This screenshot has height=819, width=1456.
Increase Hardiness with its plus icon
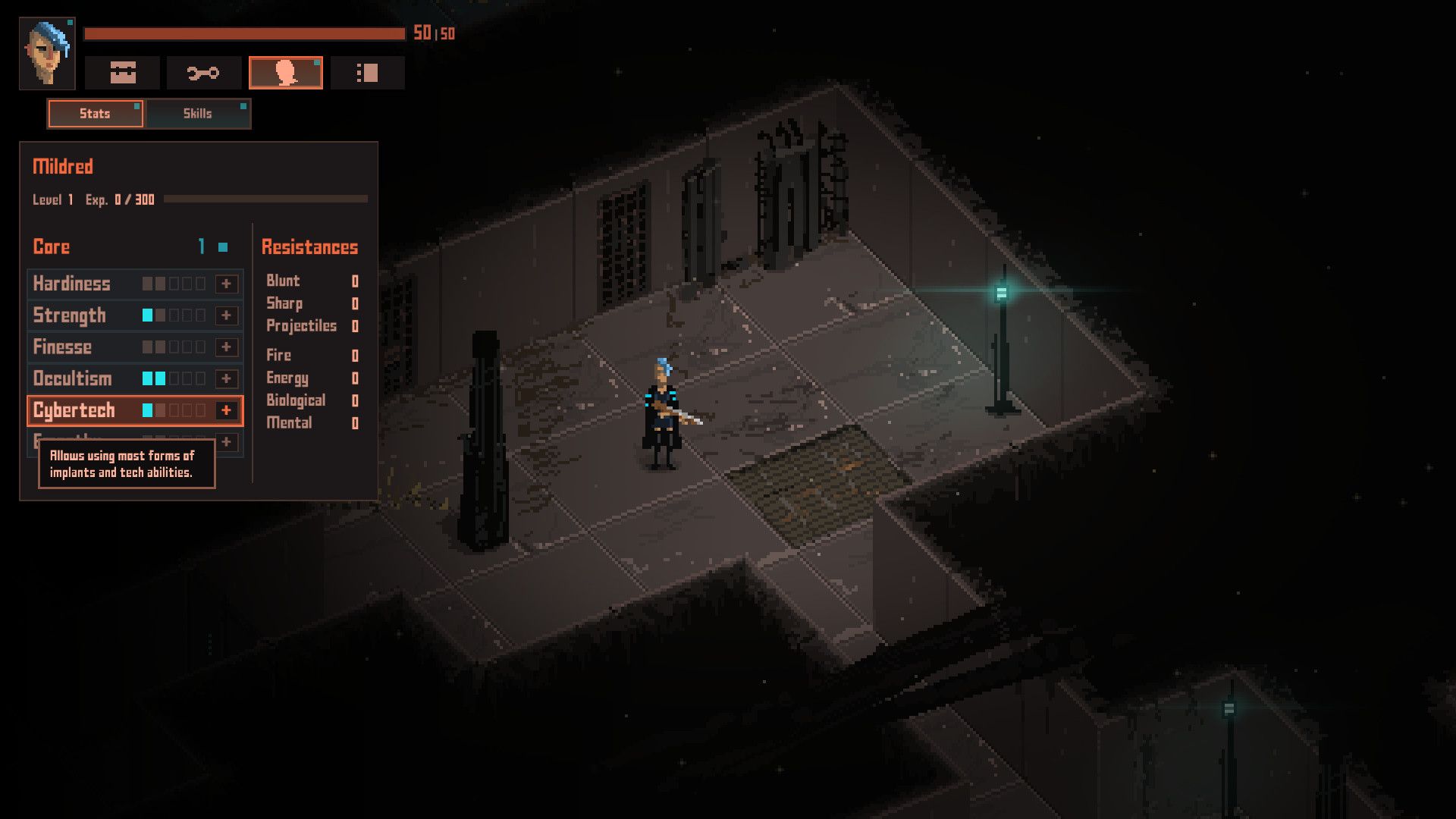[x=225, y=284]
